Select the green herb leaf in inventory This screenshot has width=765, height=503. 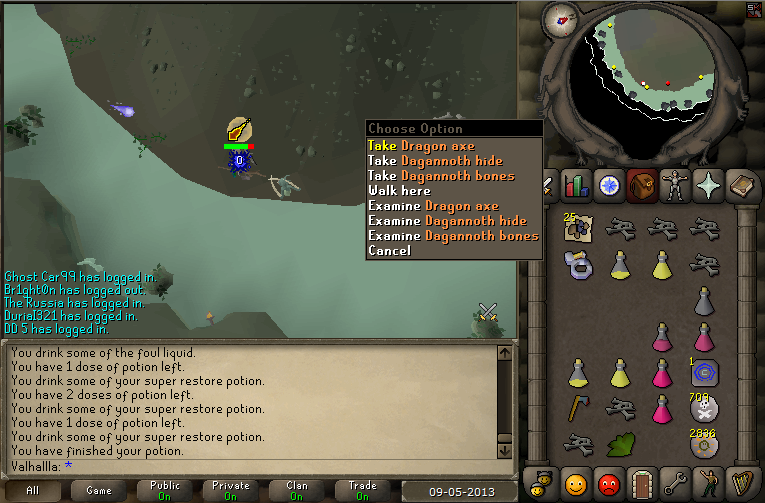pyautogui.click(x=619, y=444)
